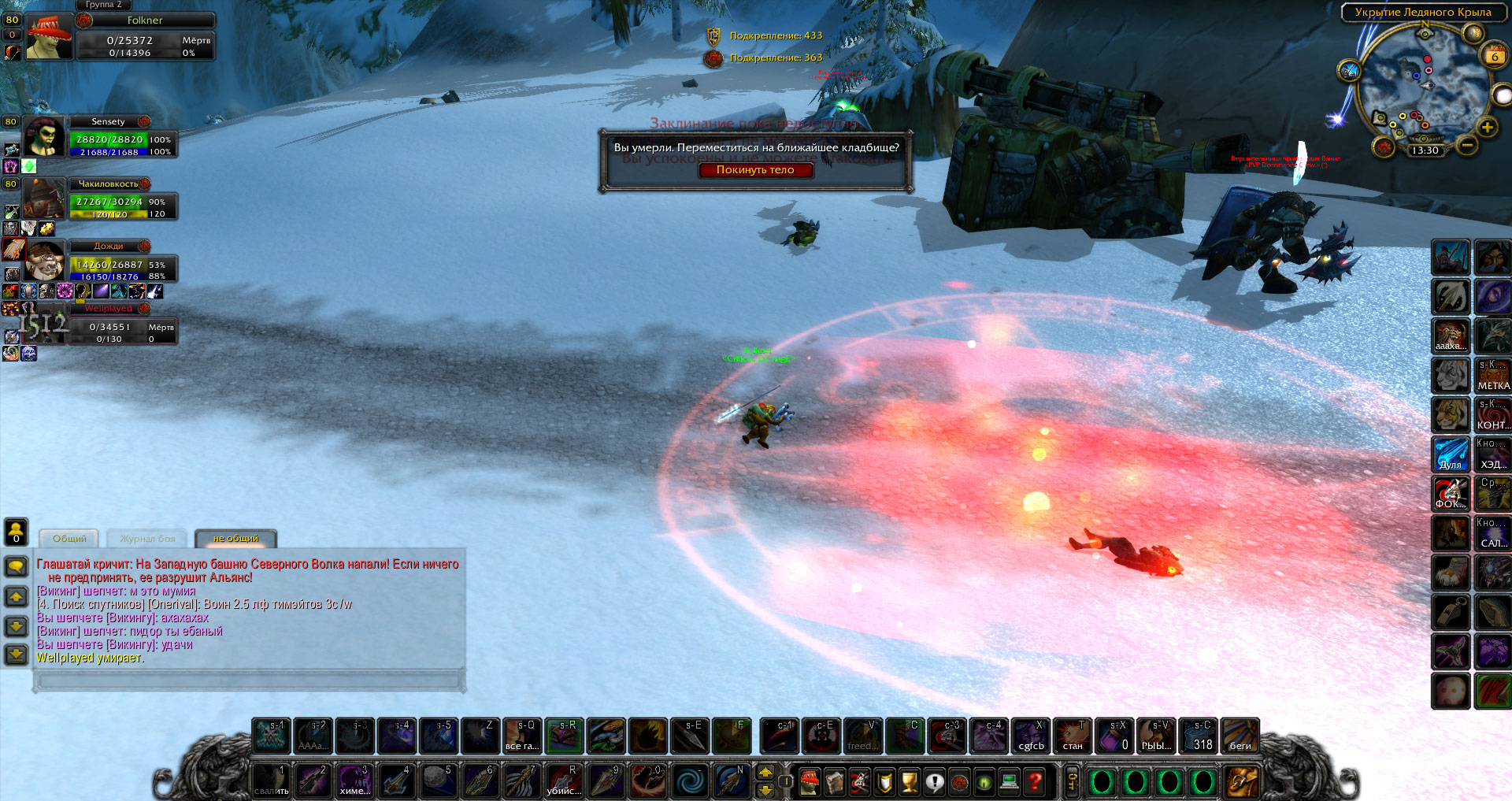This screenshot has width=1512, height=801.
Task: Zoom out the minimap with minus button
Action: pyautogui.click(x=1466, y=145)
